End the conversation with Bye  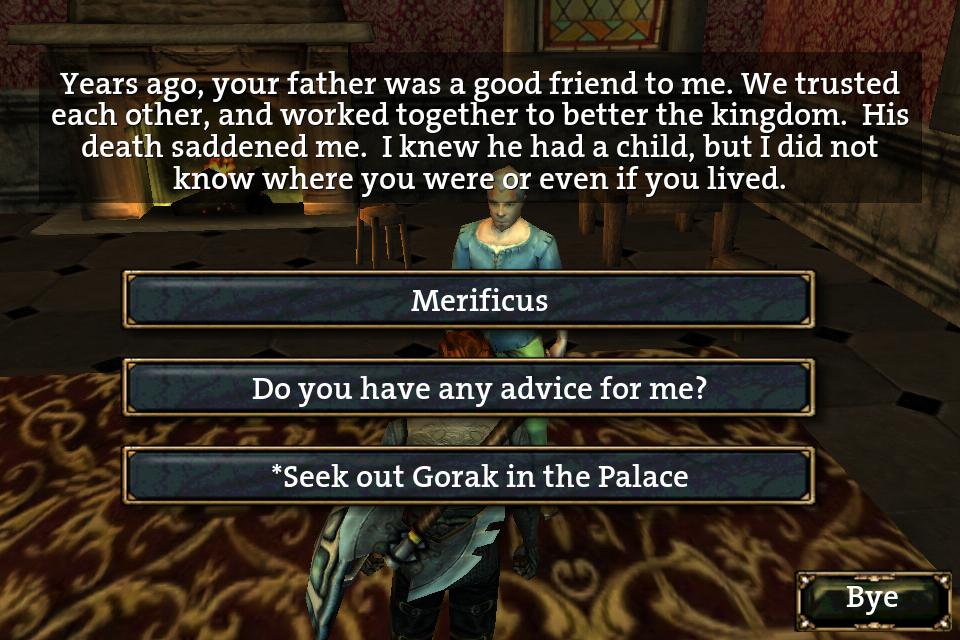point(872,599)
